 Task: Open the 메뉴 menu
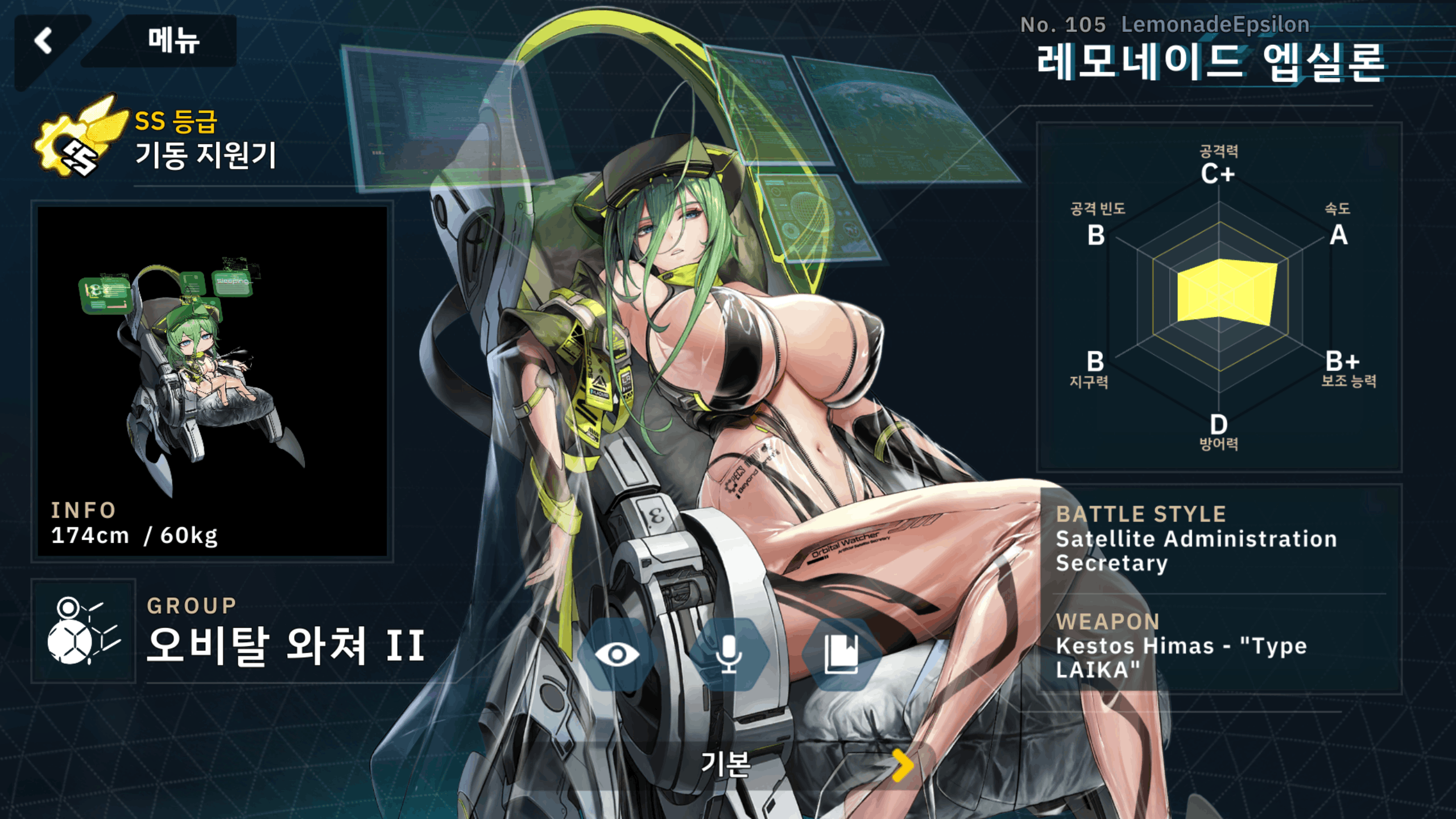173,41
